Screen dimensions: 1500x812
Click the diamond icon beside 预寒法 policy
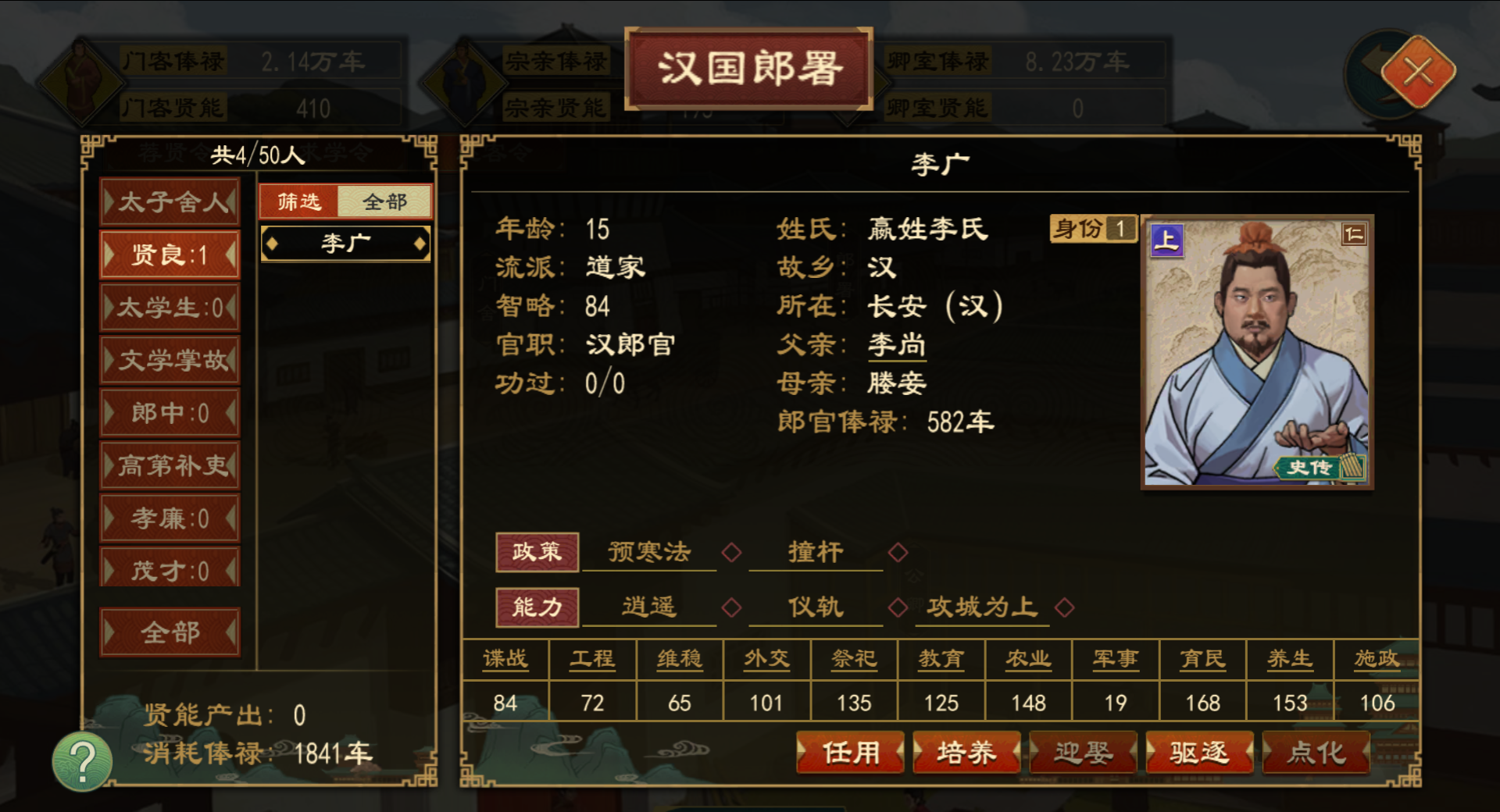click(730, 552)
